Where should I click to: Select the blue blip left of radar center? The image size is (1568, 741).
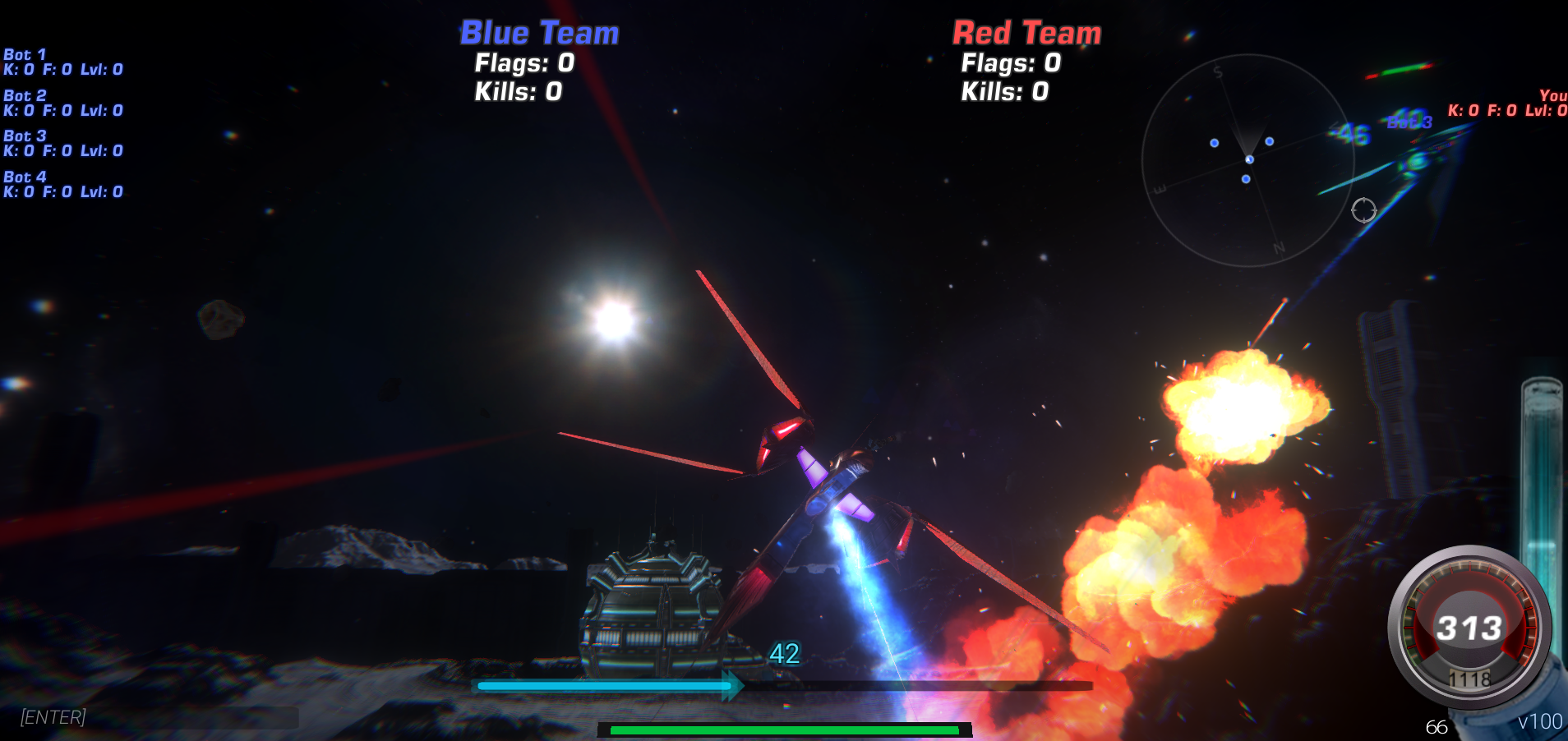(1214, 142)
